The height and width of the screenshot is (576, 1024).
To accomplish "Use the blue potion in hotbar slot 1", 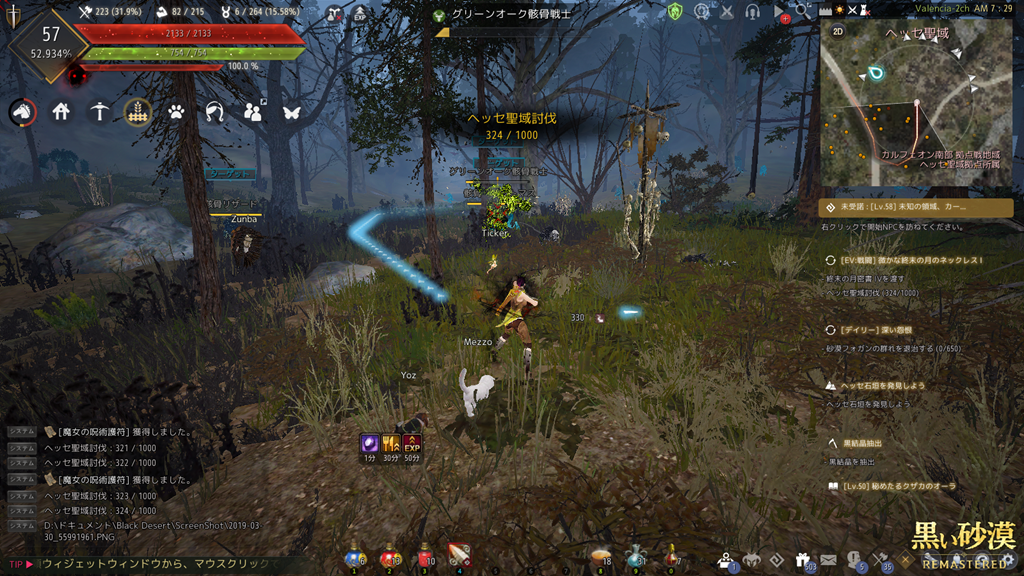I will coord(352,556).
